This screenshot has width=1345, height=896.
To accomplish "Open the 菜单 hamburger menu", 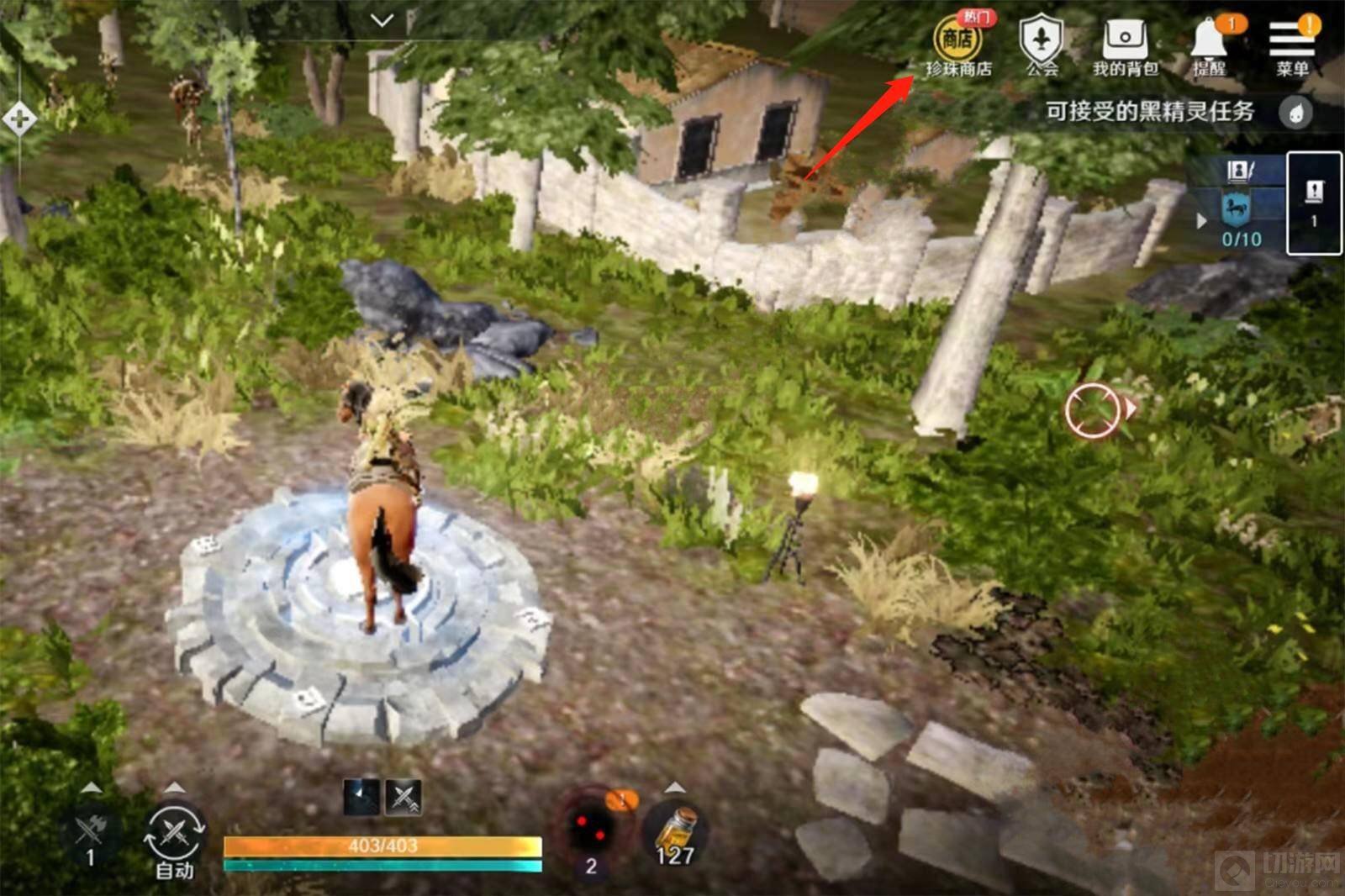I will (x=1291, y=45).
